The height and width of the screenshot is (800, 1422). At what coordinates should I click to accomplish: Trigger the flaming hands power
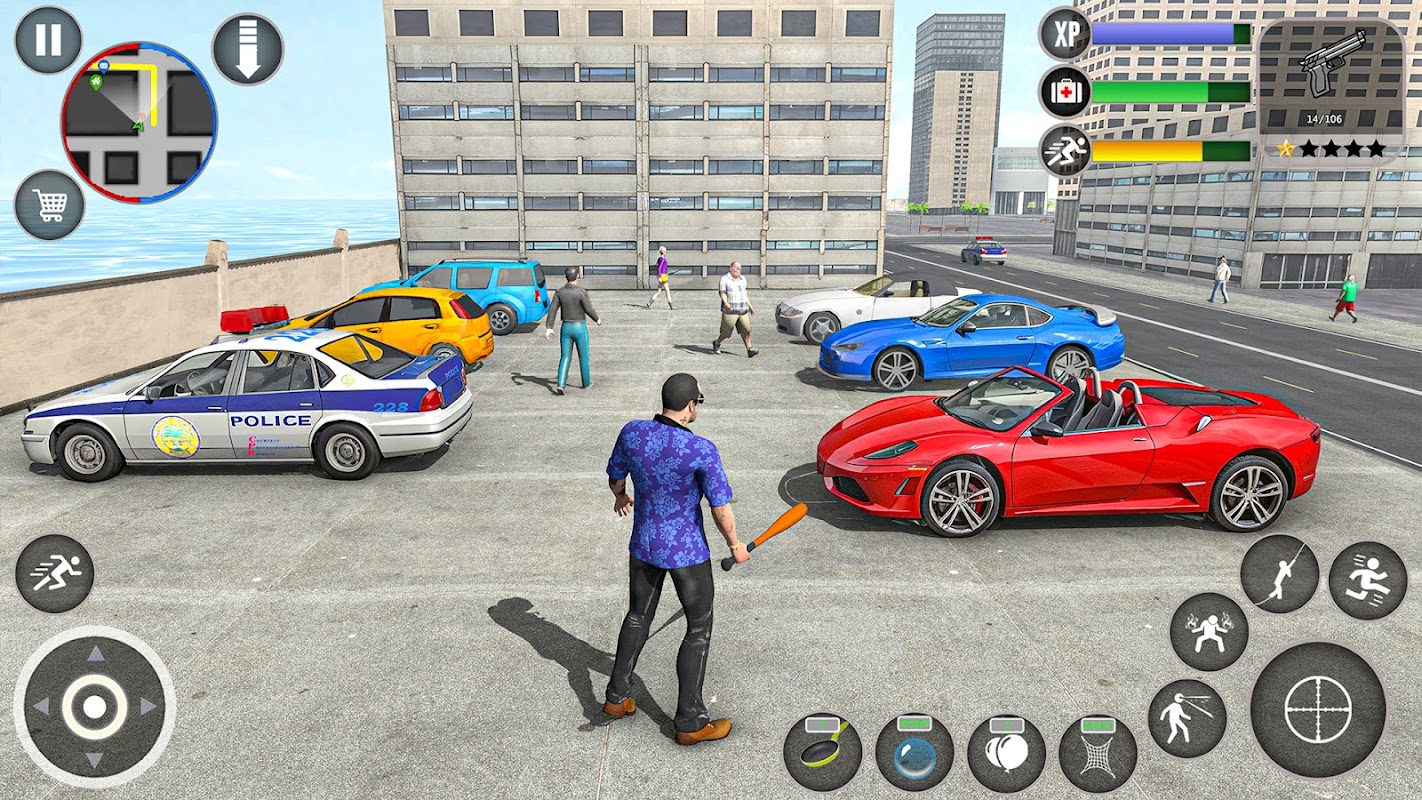(x=1209, y=631)
